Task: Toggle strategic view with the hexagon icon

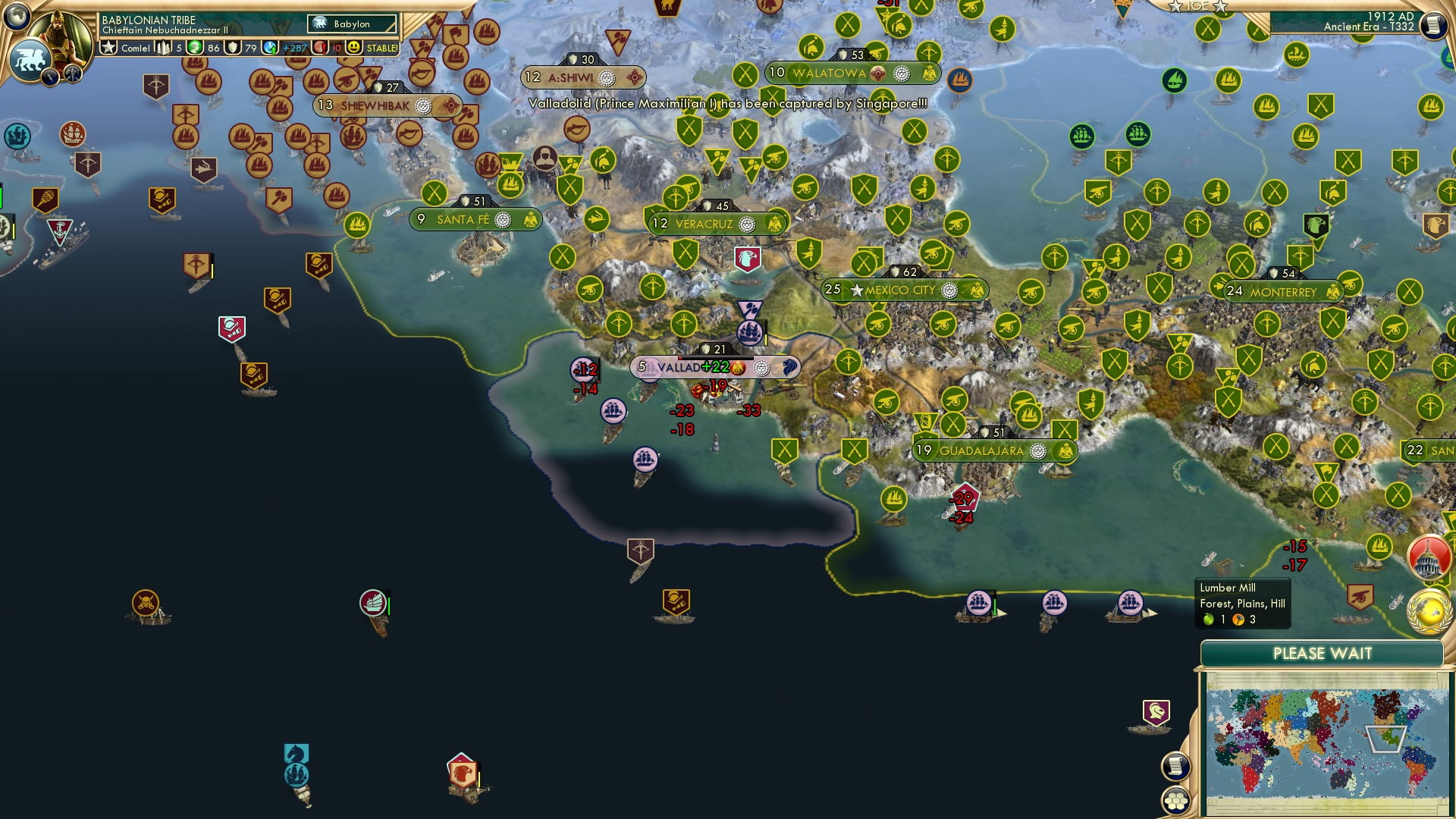Action: [x=1175, y=798]
